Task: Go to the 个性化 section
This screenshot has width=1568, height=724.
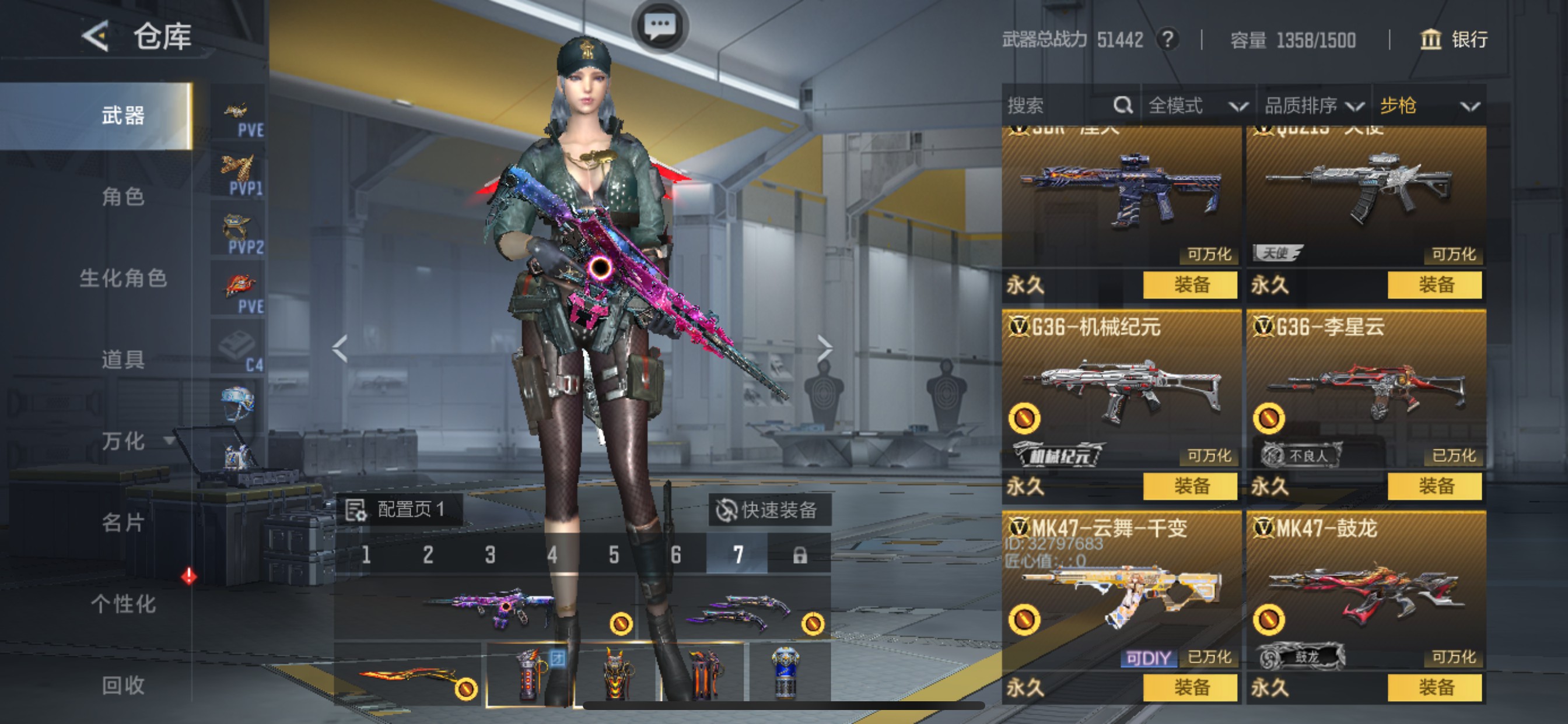Action: tap(123, 603)
